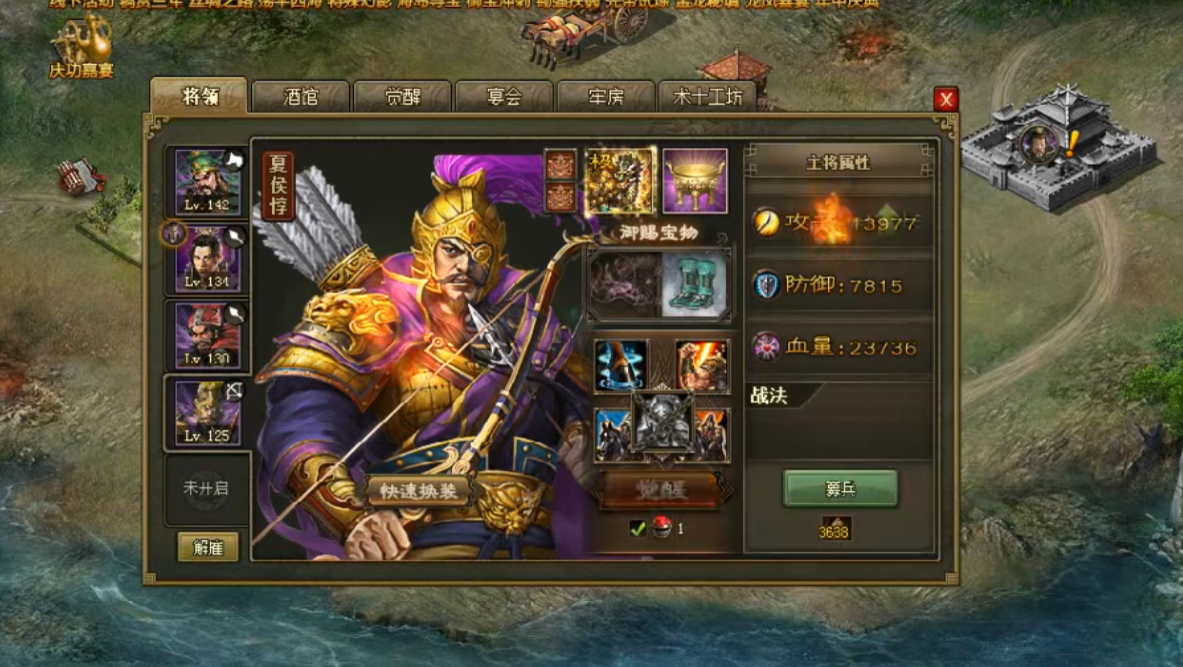Viewport: 1183px width, 667px height.
Task: Open the 觉醒 awakening tab
Action: click(402, 97)
